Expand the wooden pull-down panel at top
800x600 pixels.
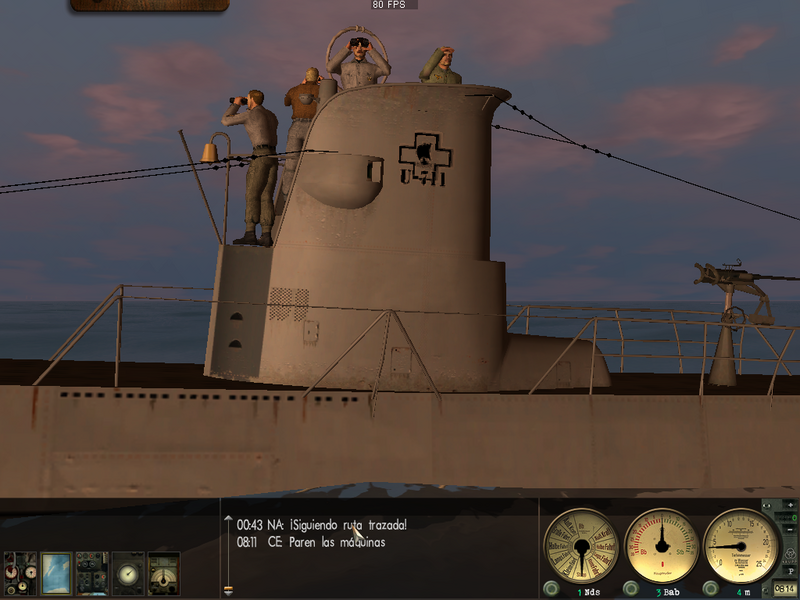150,5
